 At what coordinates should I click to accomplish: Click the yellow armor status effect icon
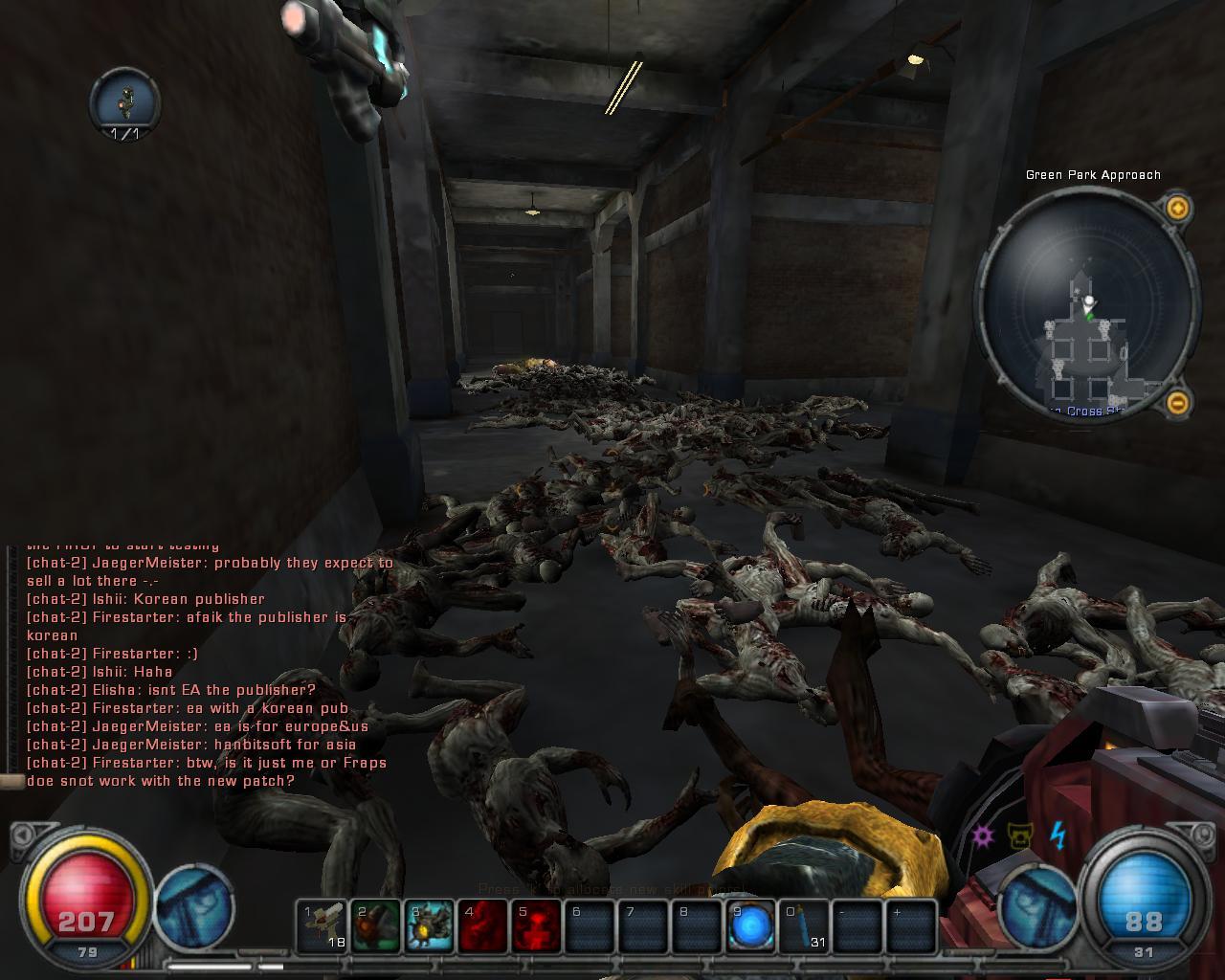pyautogui.click(x=1020, y=836)
